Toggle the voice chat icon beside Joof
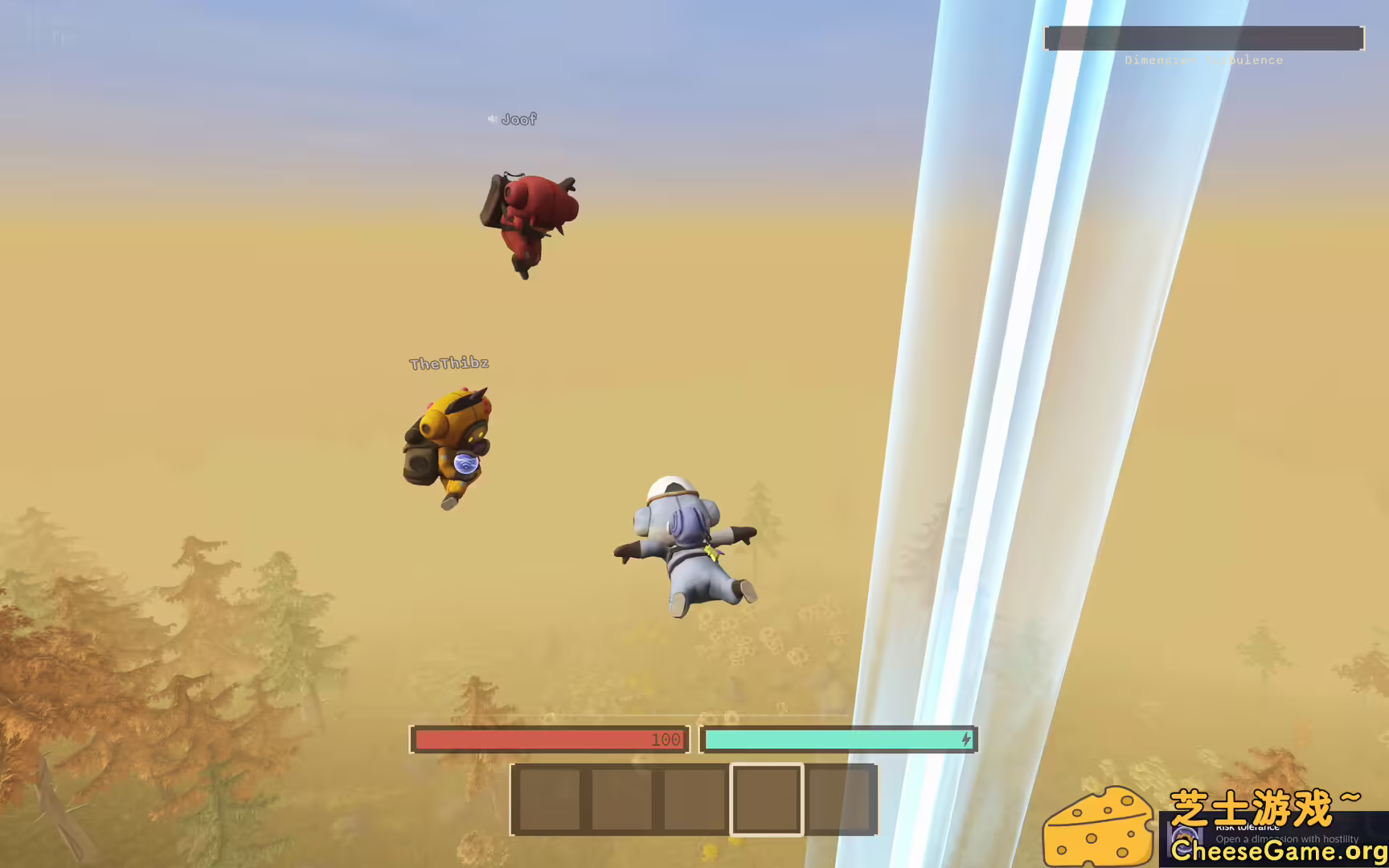This screenshot has height=868, width=1389. click(493, 119)
